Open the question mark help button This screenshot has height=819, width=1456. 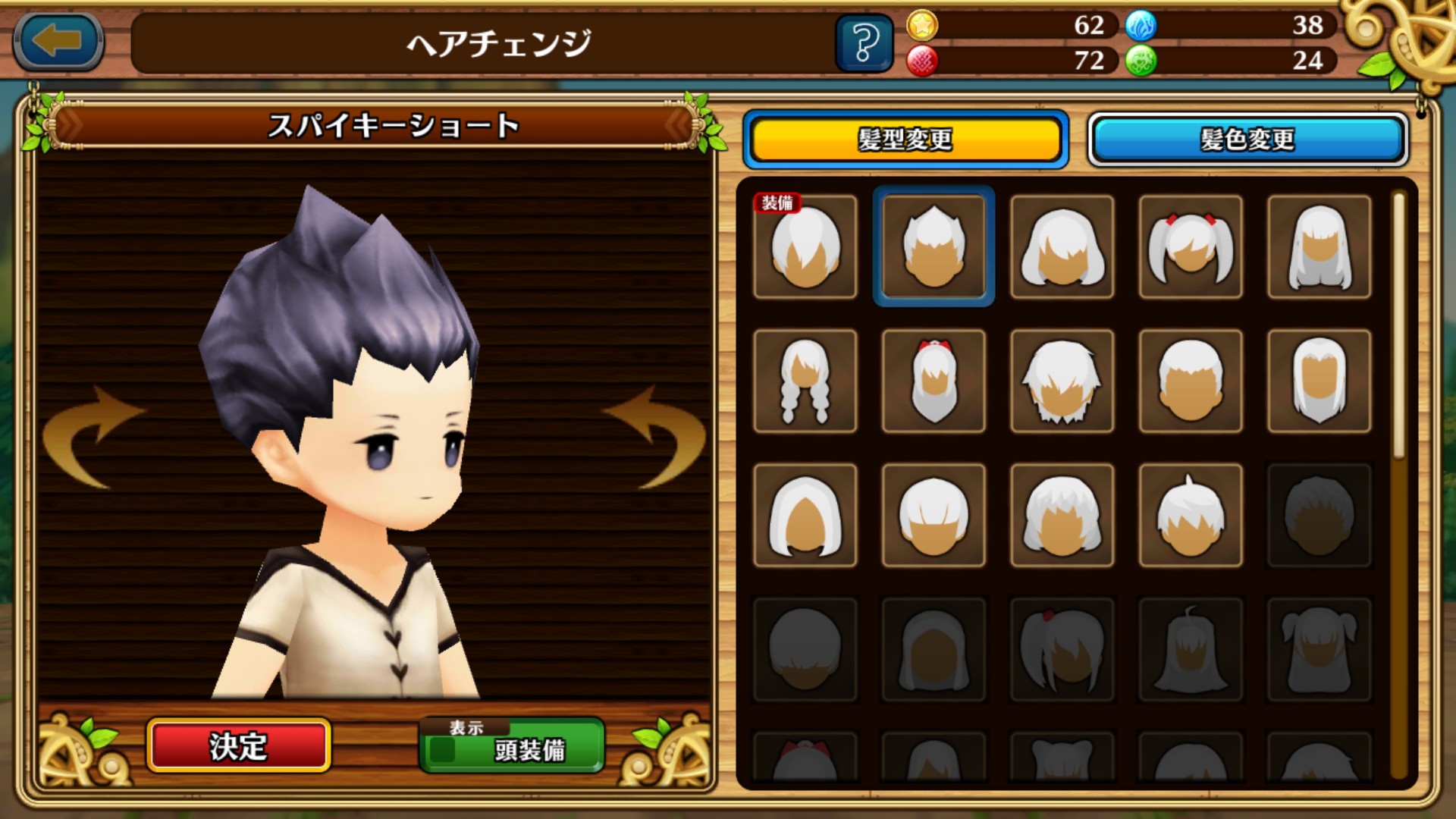click(x=864, y=43)
